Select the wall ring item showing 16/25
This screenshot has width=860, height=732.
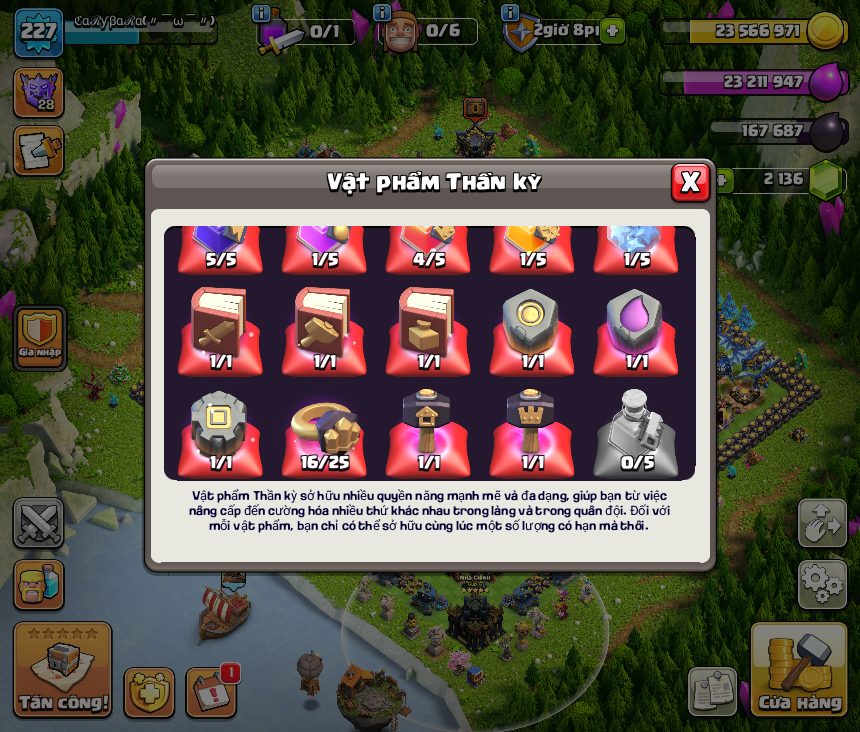[x=324, y=428]
